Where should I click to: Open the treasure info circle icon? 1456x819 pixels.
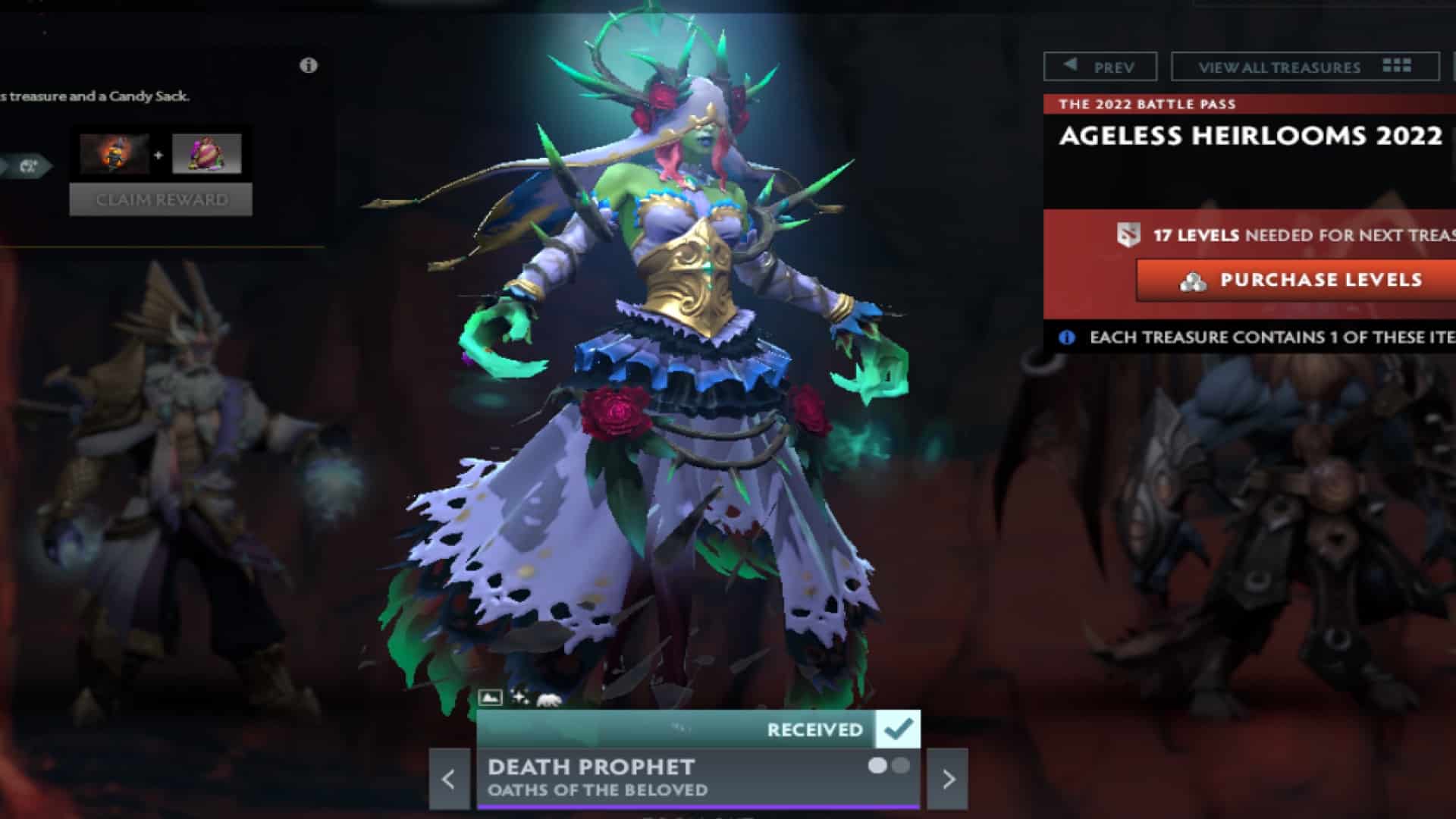pos(306,67)
